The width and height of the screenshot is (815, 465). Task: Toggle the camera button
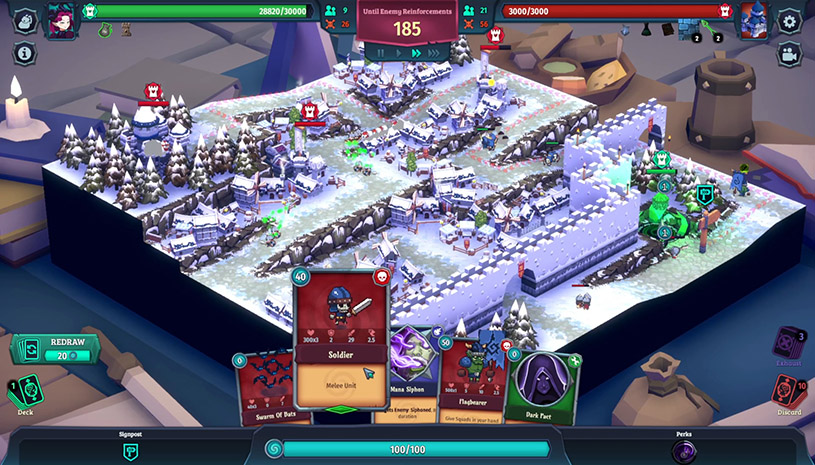coord(790,54)
